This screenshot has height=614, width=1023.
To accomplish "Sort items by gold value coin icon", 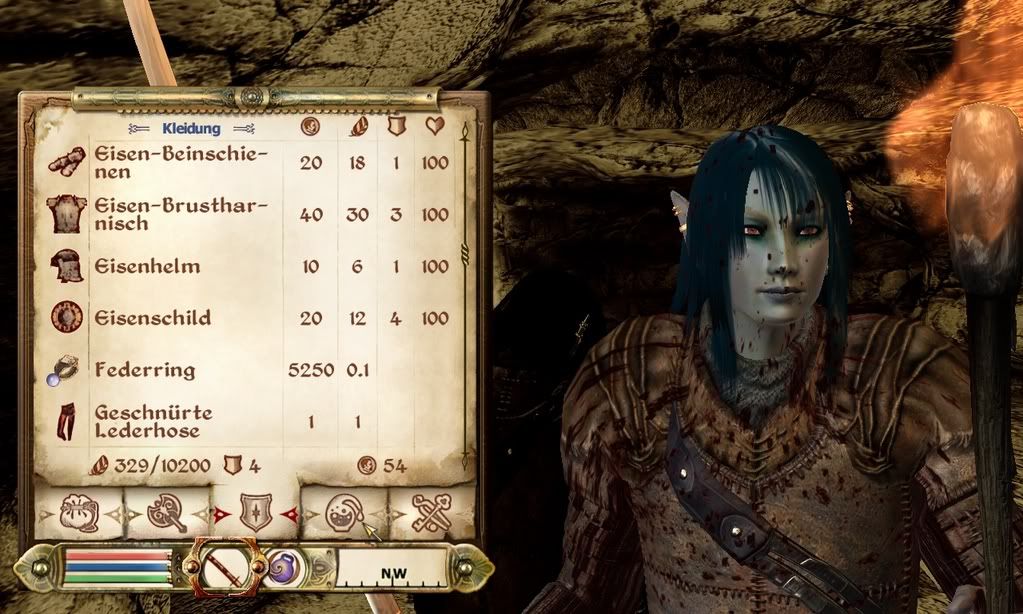I will click(311, 128).
